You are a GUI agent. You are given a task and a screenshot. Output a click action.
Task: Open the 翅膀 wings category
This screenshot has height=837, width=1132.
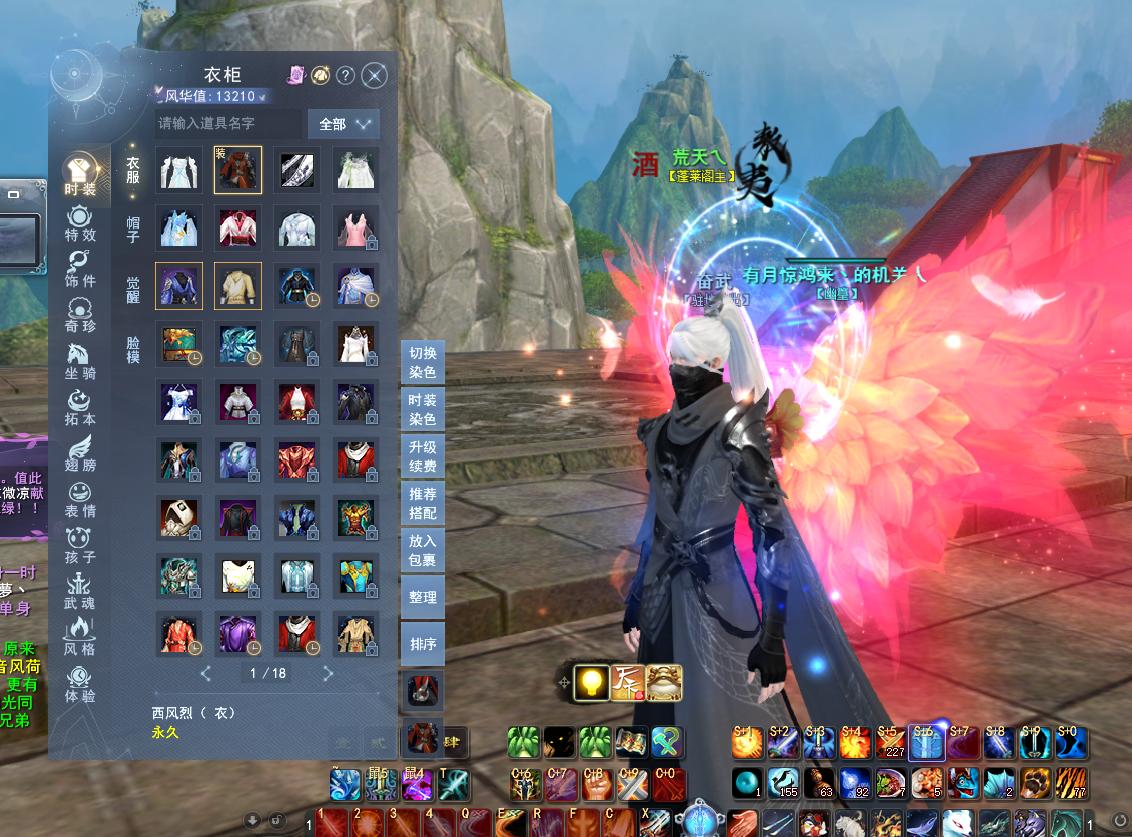(80, 453)
